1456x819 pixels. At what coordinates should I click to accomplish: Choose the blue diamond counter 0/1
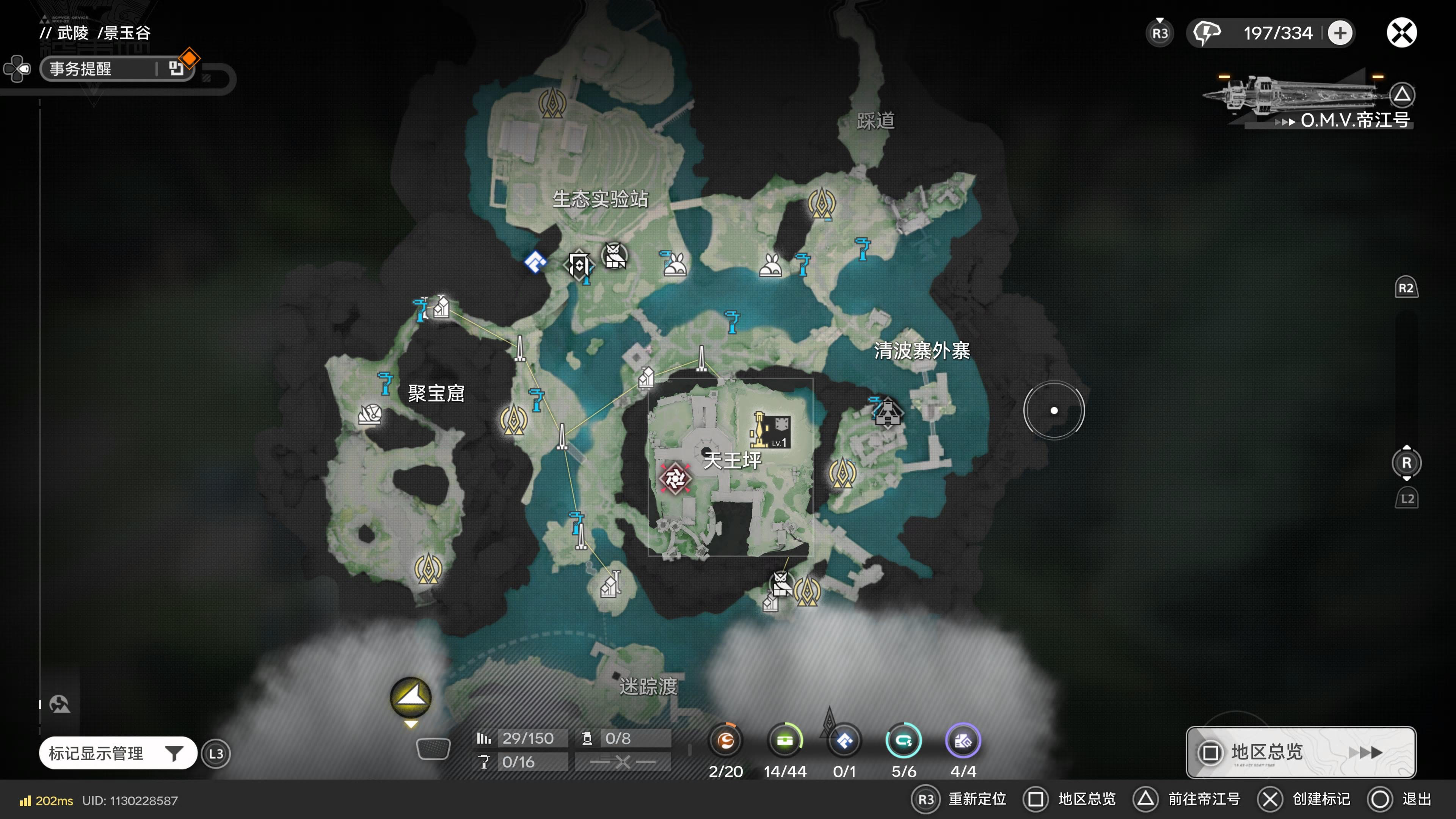[x=844, y=741]
